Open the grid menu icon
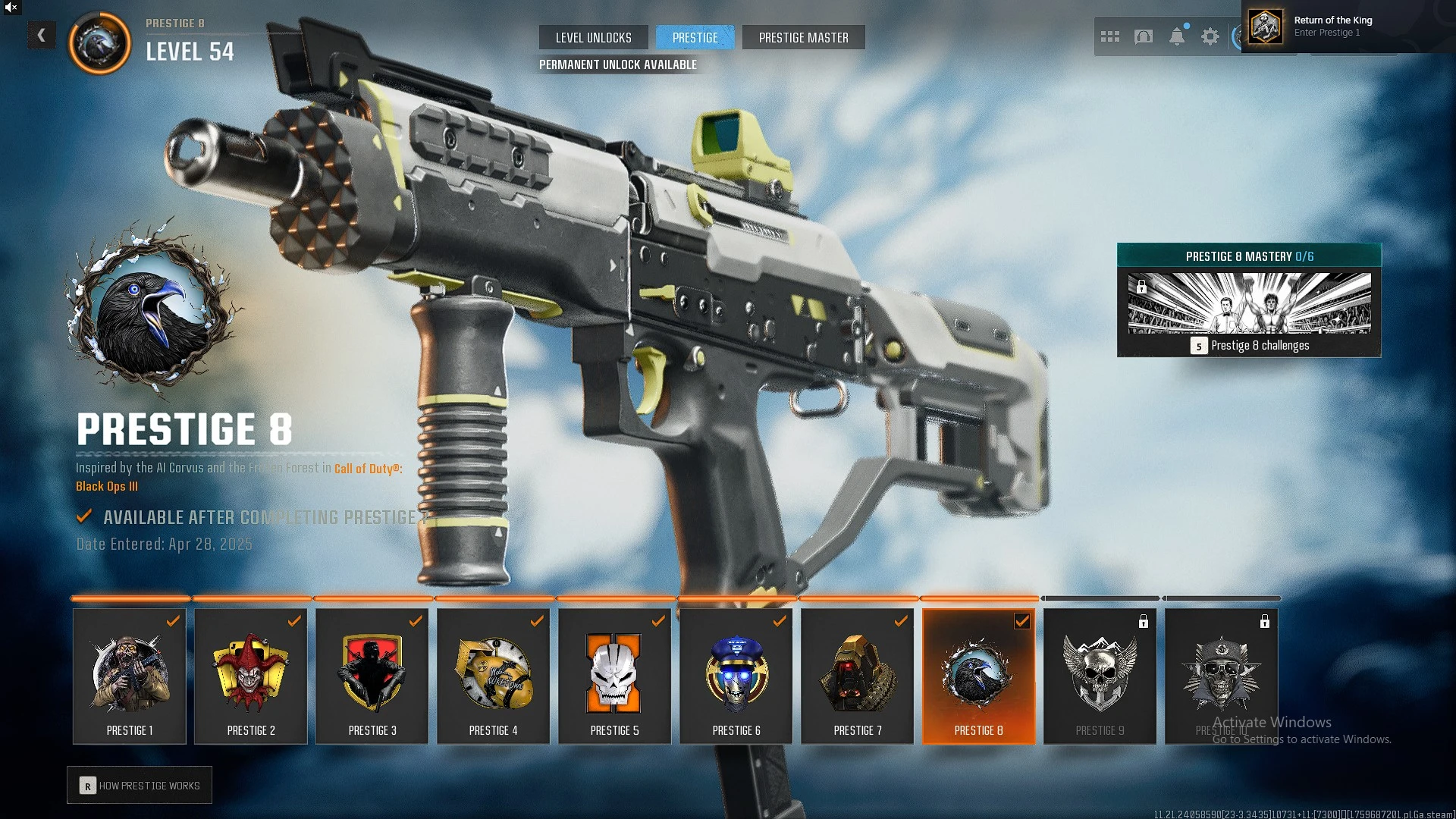Viewport: 1456px width, 819px height. [x=1109, y=36]
